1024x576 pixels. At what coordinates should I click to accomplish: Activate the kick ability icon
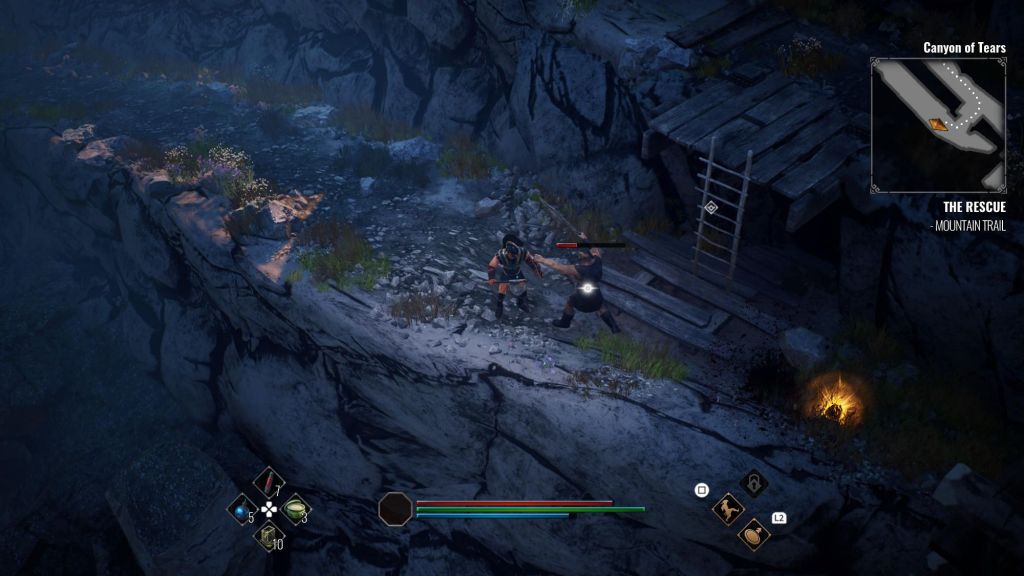(x=728, y=509)
